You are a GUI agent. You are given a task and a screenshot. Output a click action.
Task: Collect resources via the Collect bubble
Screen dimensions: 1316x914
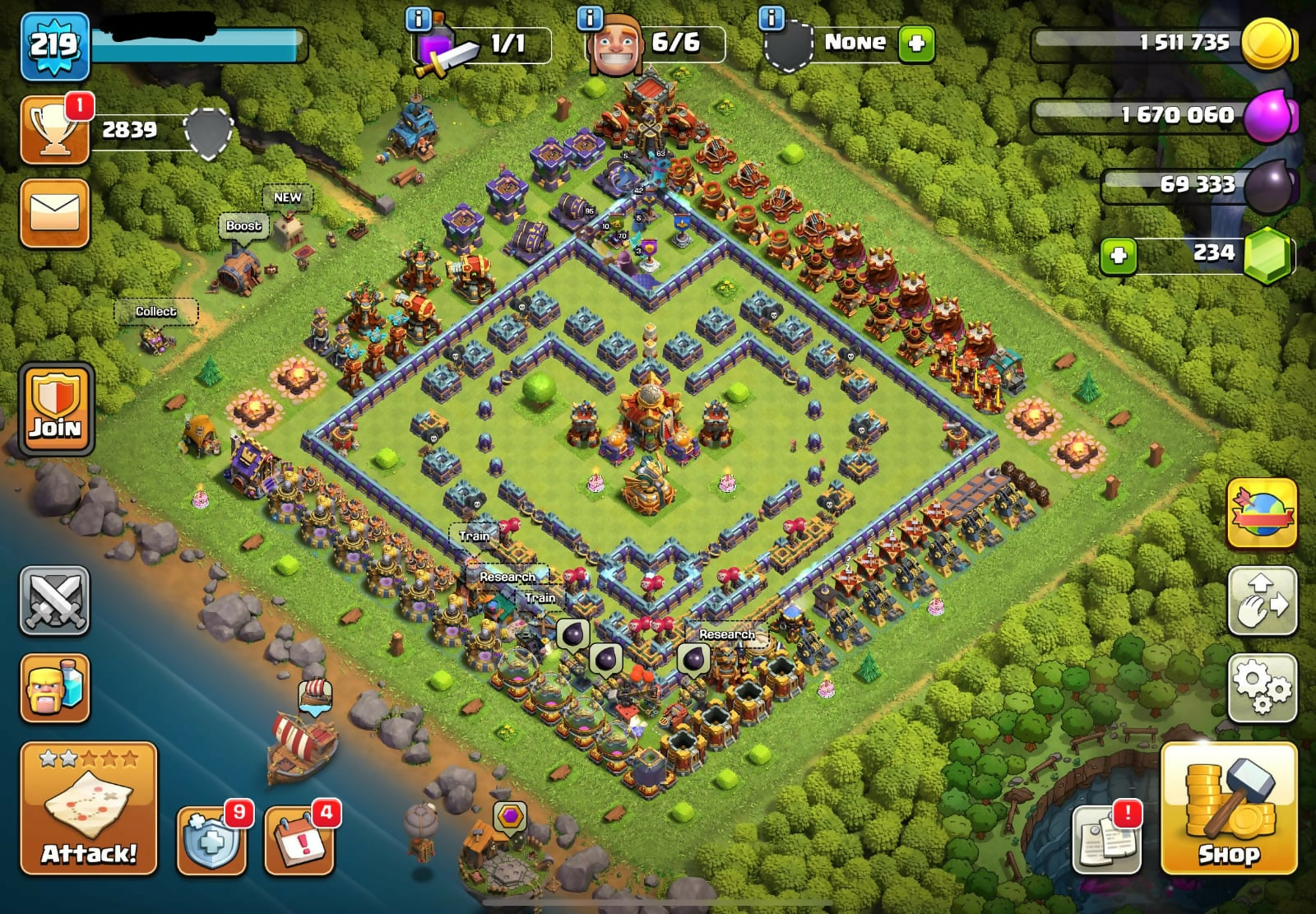[155, 312]
